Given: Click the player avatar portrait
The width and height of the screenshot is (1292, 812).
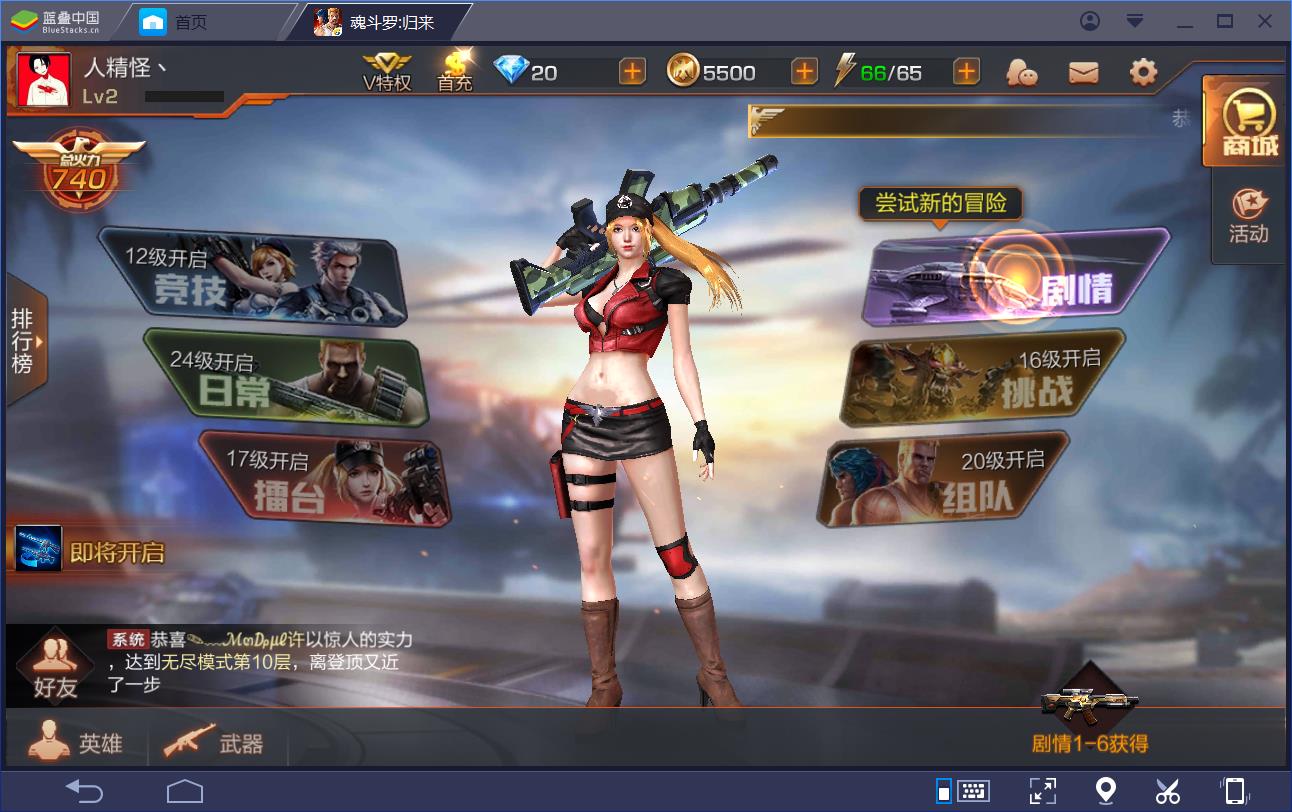Looking at the screenshot, I should (44, 80).
